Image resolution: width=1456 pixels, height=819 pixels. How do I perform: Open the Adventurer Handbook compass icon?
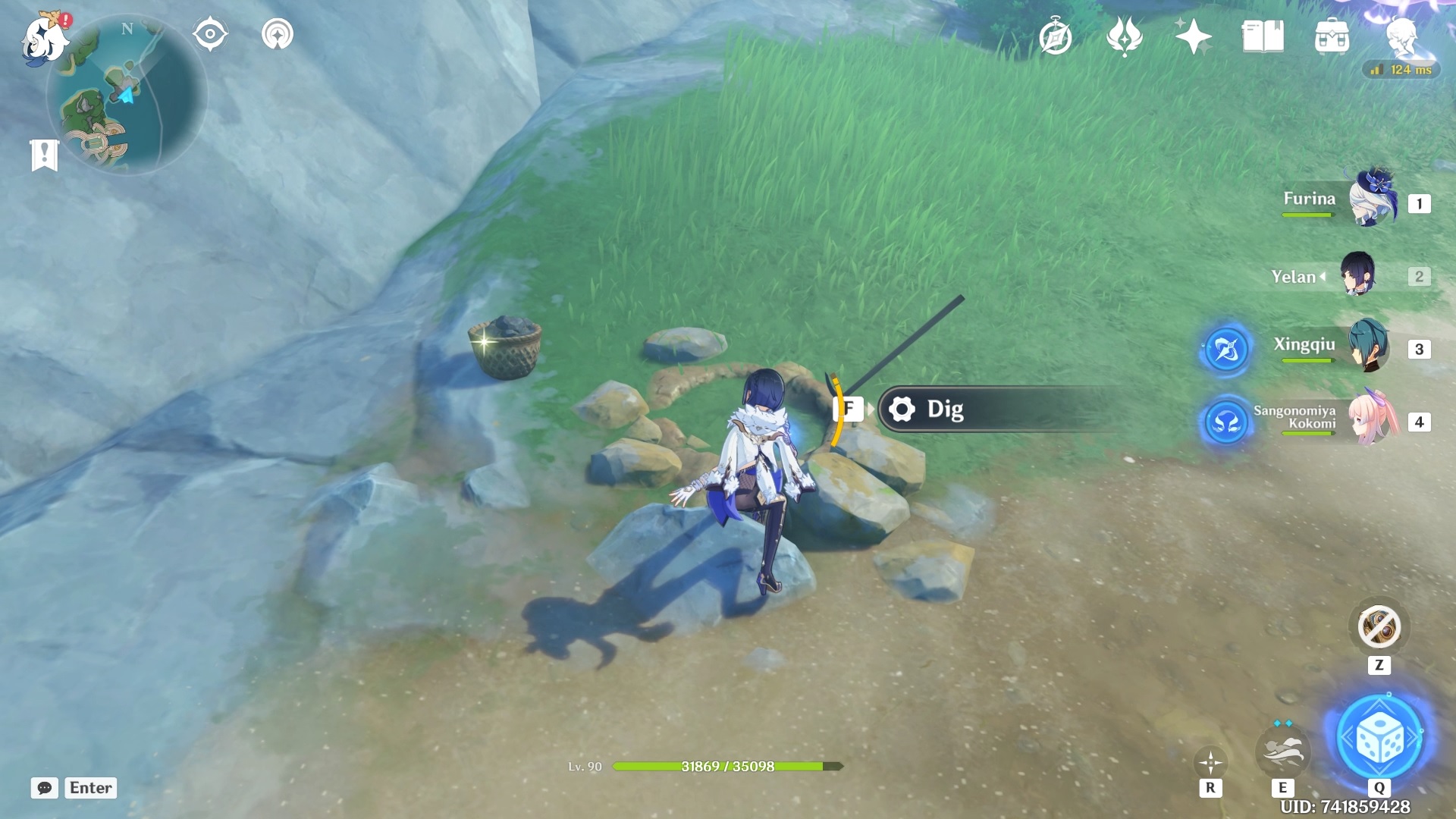click(1057, 35)
